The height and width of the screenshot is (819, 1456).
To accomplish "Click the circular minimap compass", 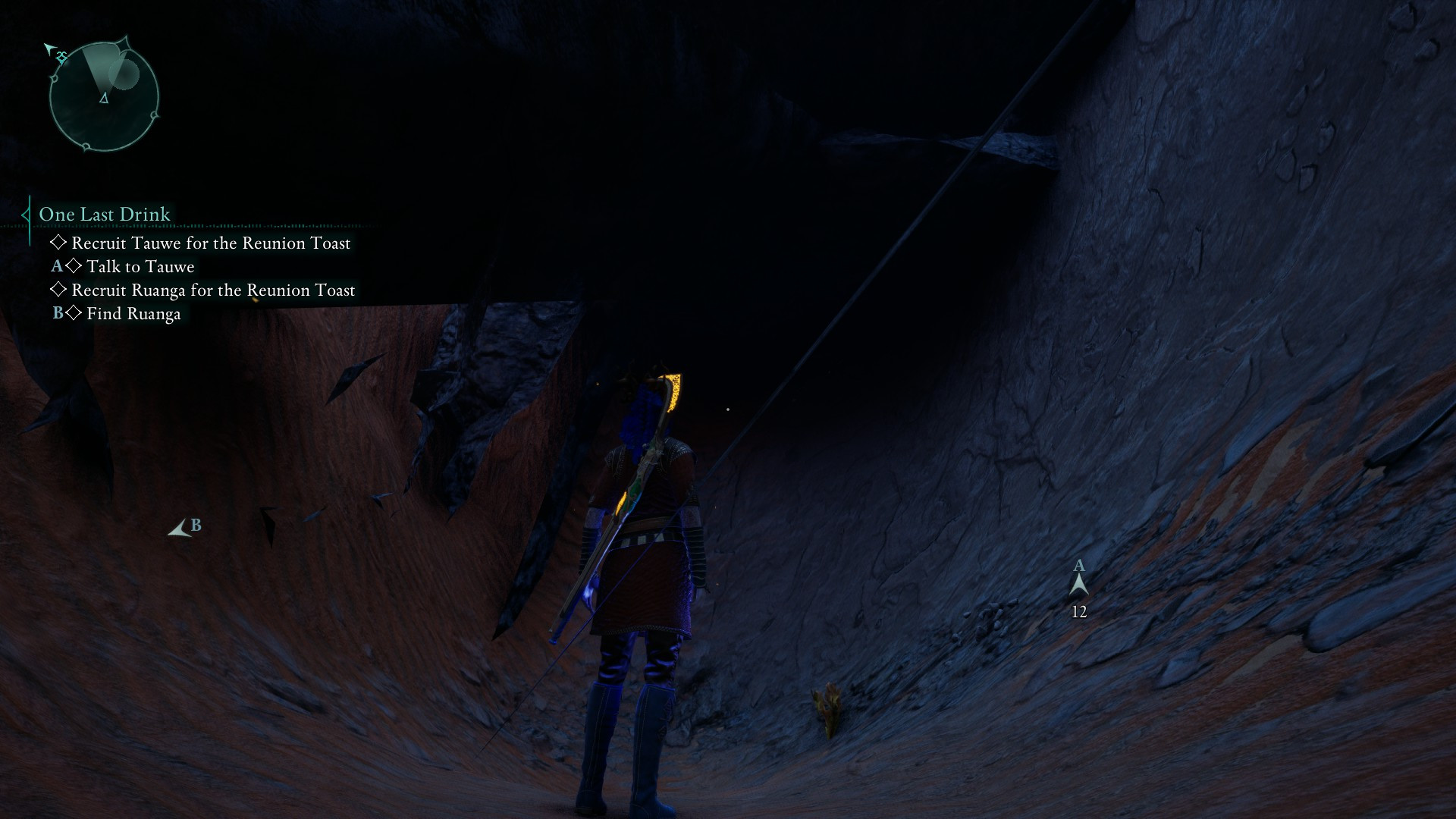I will 104,96.
